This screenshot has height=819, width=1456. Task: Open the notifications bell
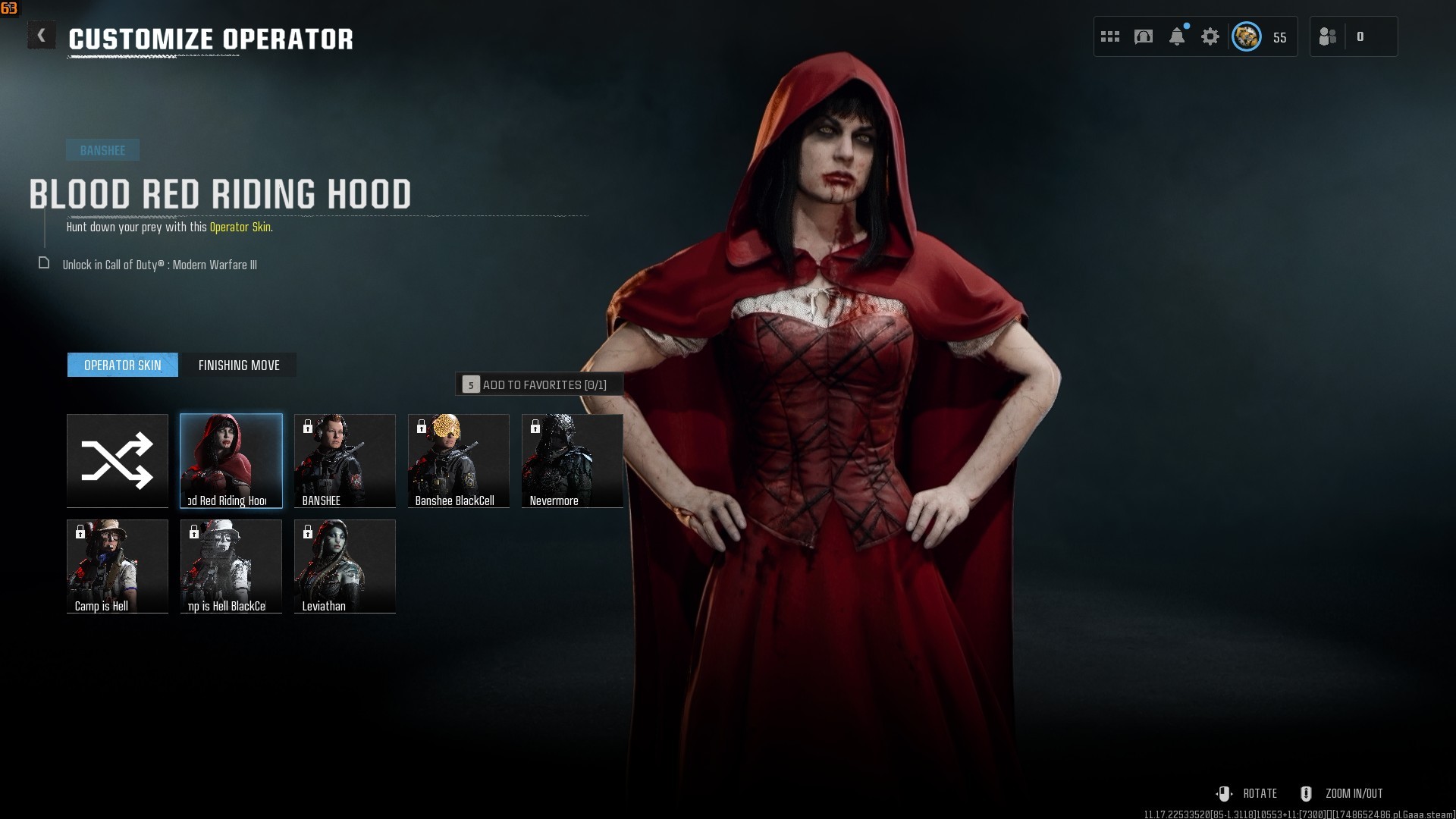pyautogui.click(x=1177, y=36)
